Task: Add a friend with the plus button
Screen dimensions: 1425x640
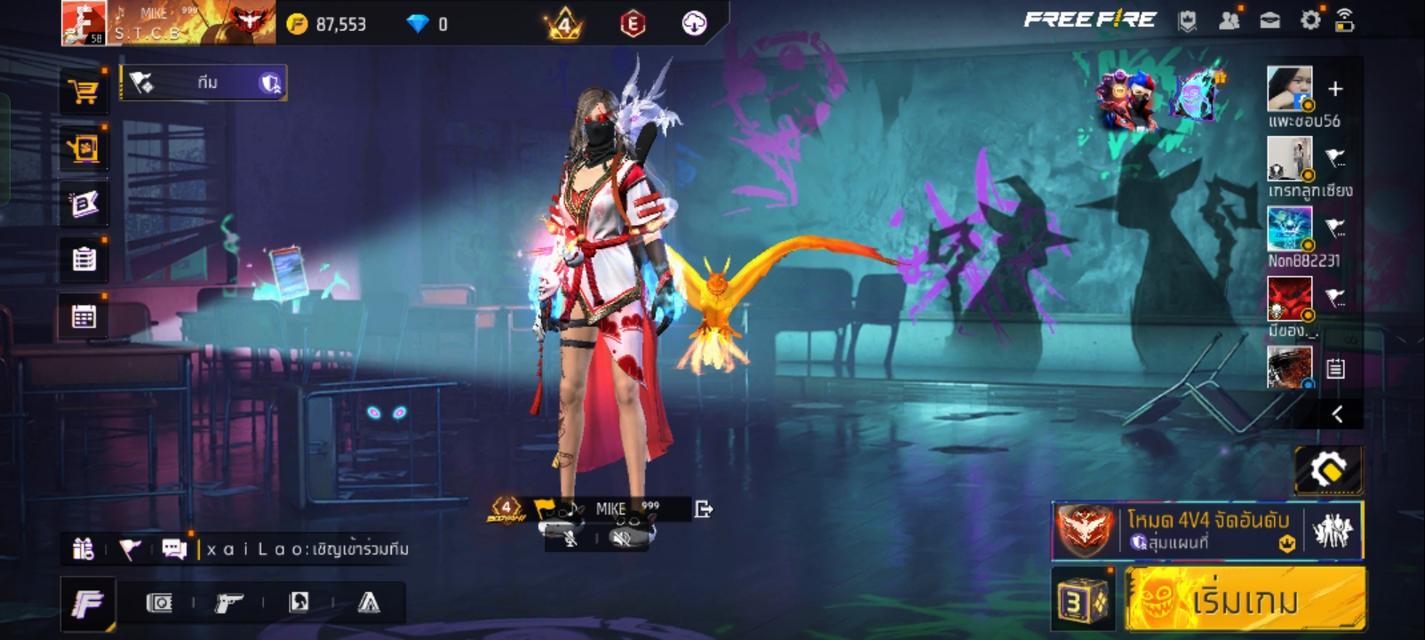Action: 1335,89
